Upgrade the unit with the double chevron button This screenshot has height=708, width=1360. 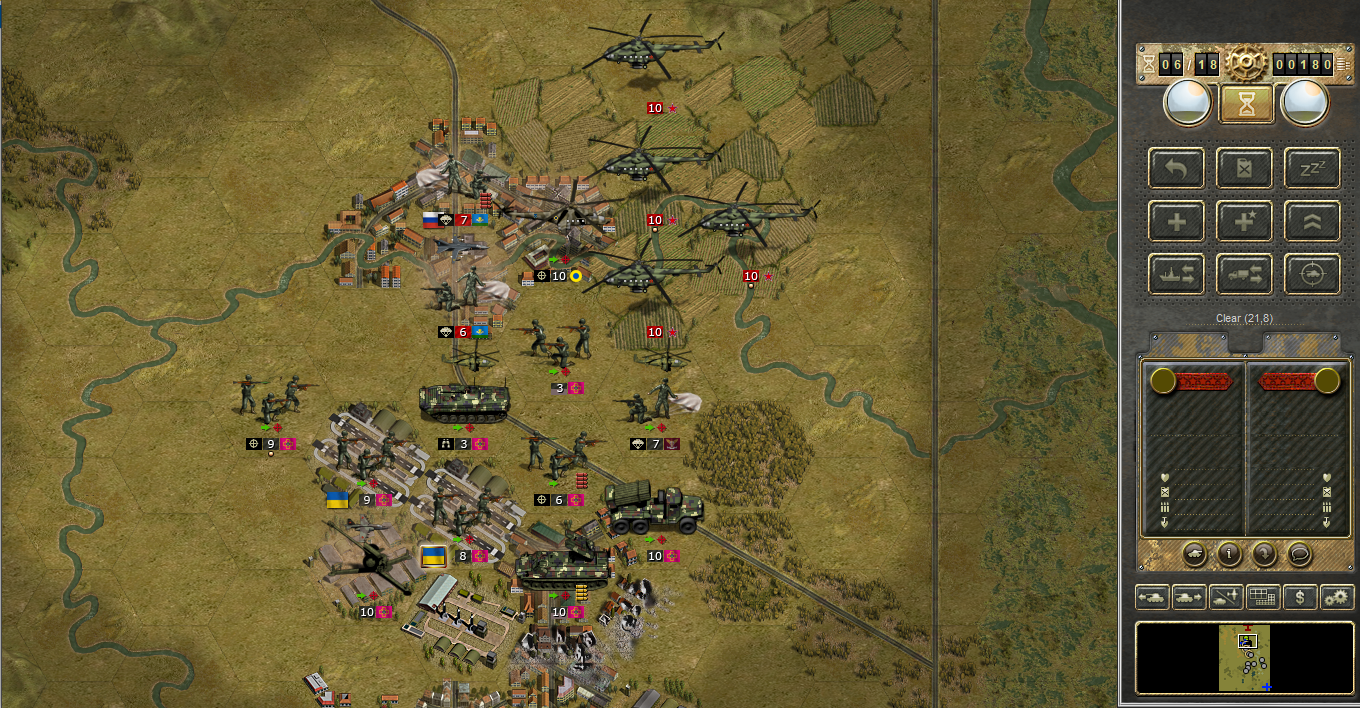coord(1312,220)
